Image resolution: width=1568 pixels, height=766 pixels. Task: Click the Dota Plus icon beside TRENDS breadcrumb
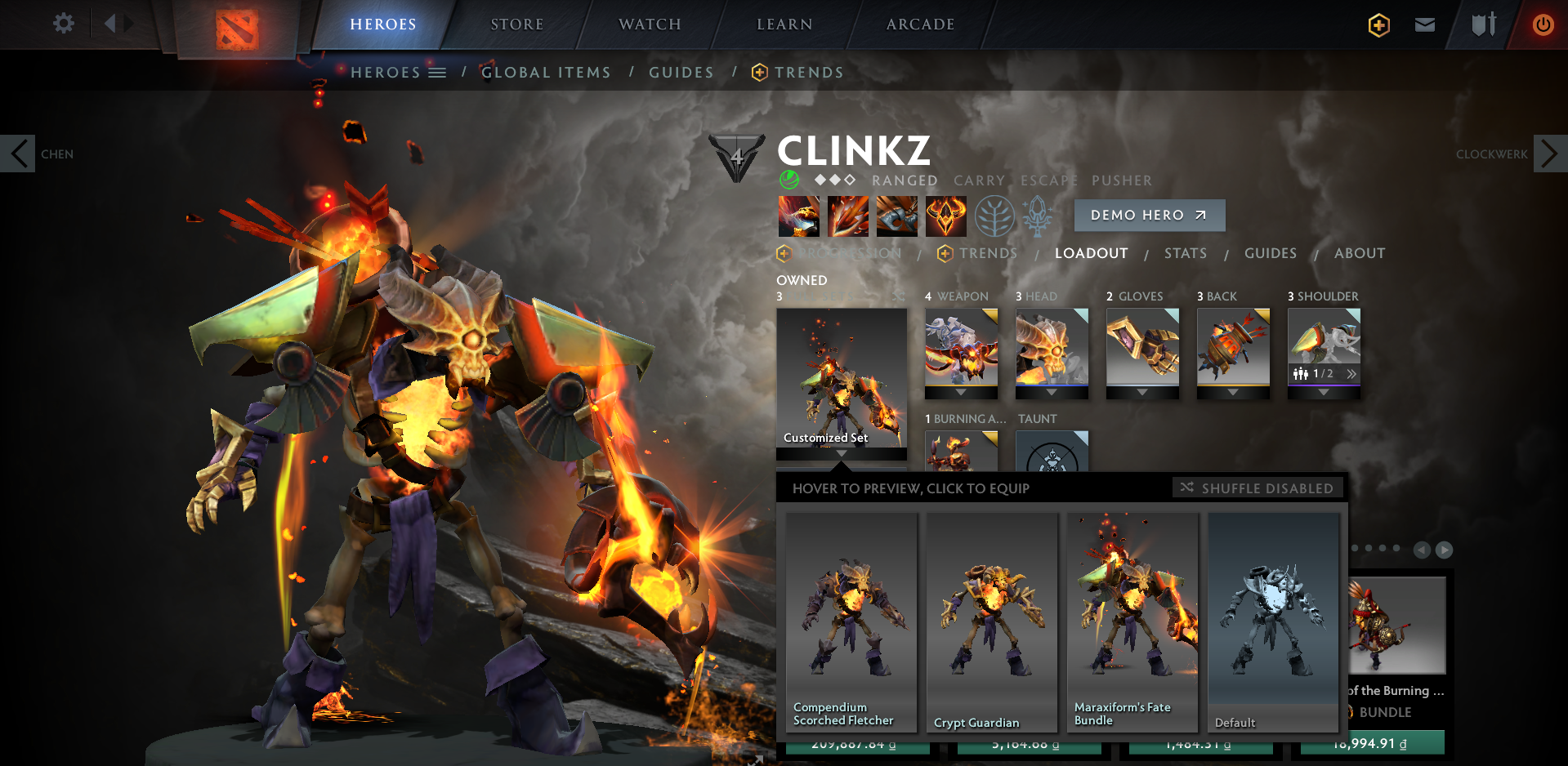point(759,73)
